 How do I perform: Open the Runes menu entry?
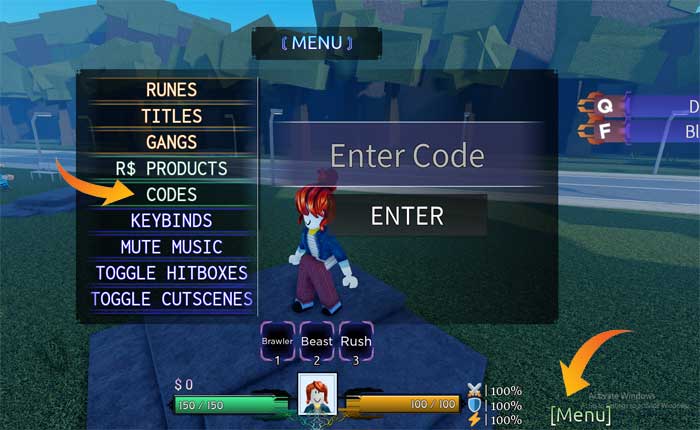tap(171, 90)
